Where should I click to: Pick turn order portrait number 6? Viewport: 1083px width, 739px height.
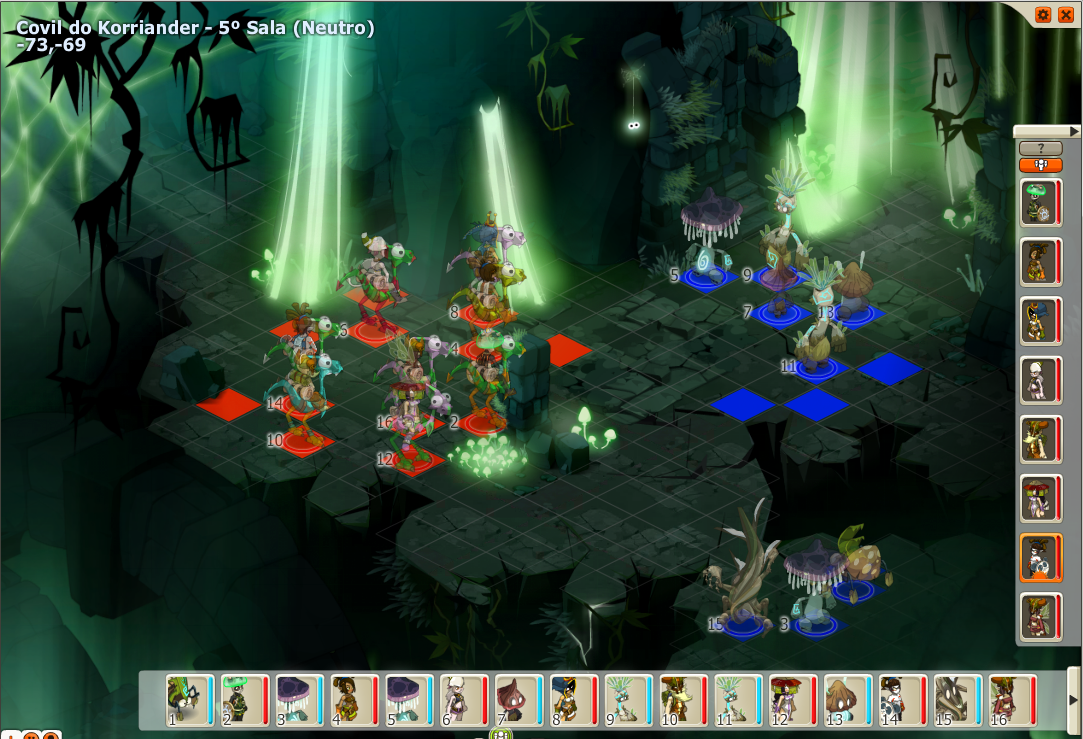(x=462, y=700)
